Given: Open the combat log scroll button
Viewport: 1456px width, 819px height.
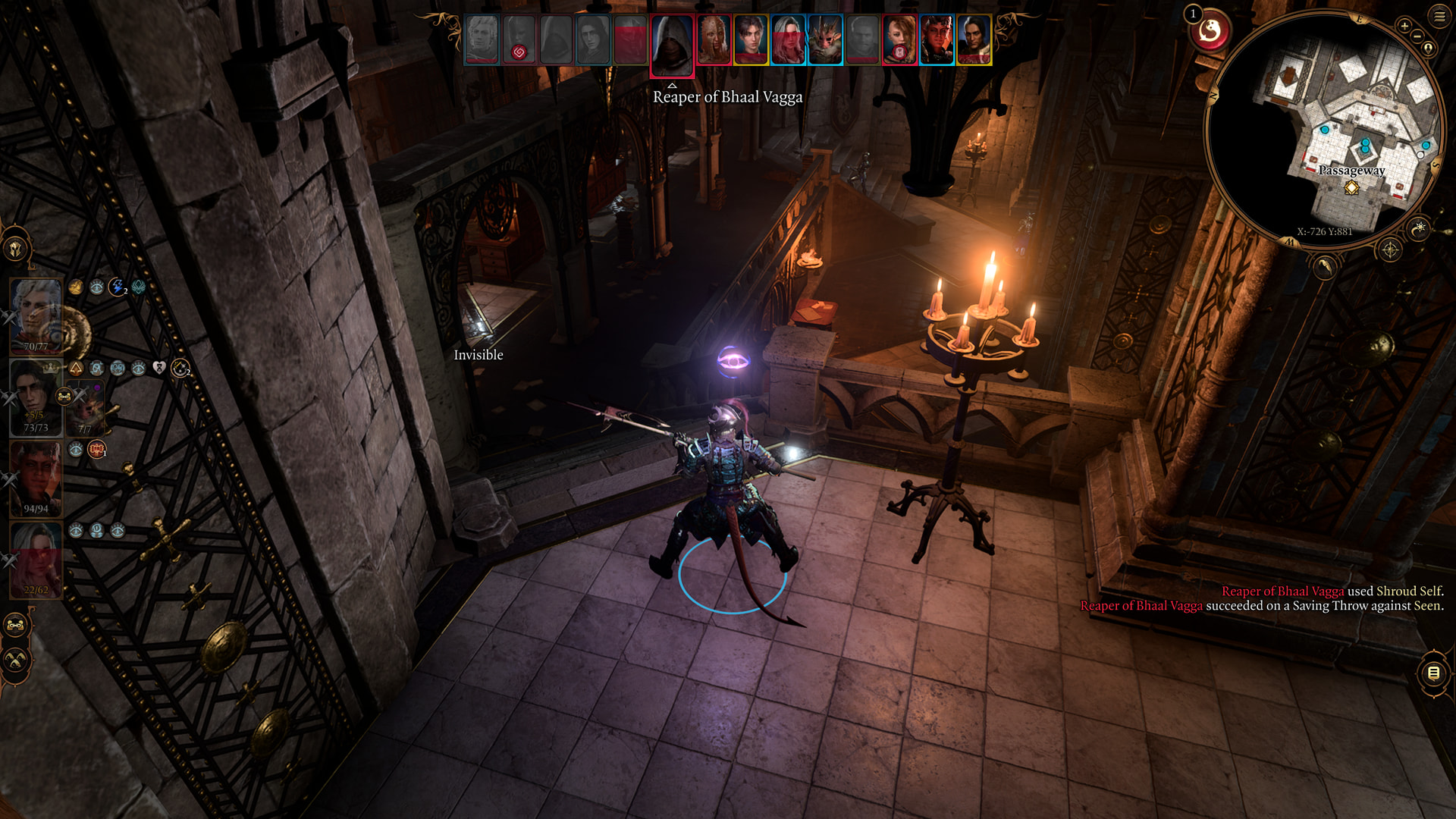Looking at the screenshot, I should coord(1433,673).
